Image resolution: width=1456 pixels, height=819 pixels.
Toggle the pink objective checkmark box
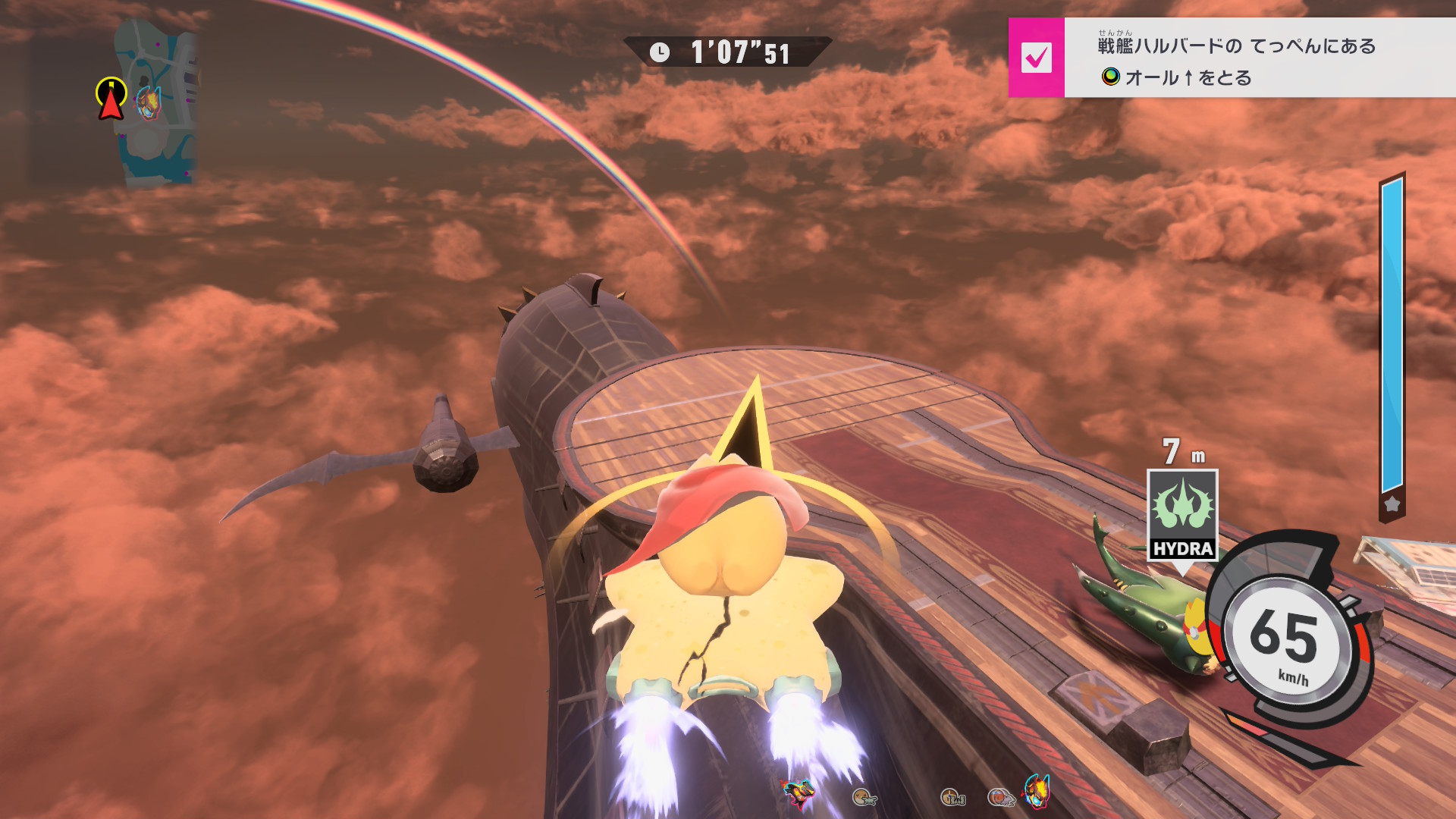[x=1036, y=58]
